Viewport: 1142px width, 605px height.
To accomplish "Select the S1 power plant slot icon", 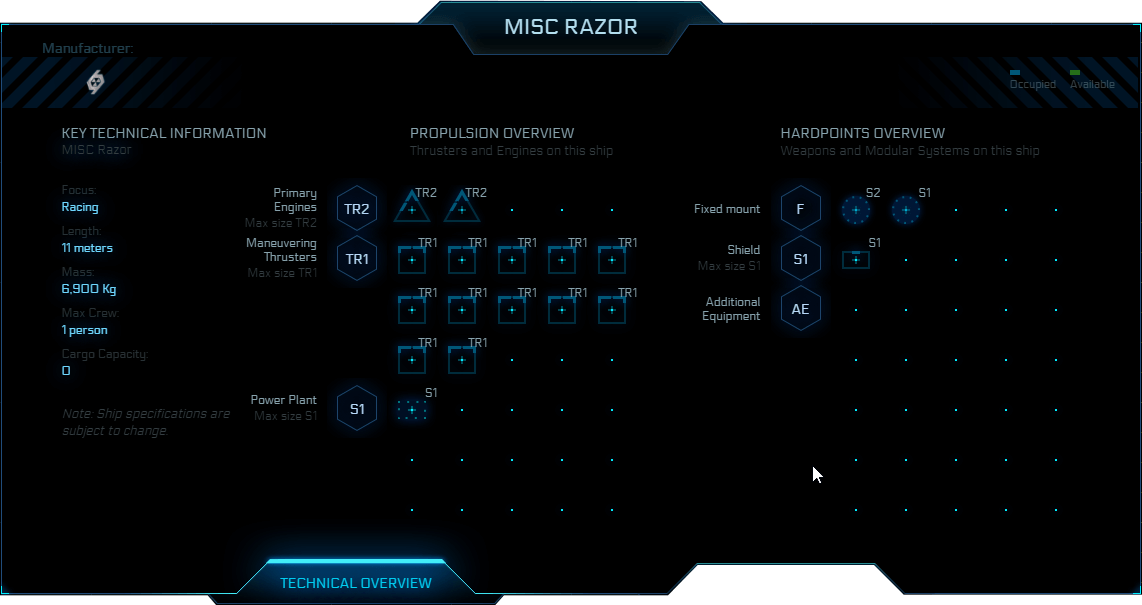I will [412, 410].
